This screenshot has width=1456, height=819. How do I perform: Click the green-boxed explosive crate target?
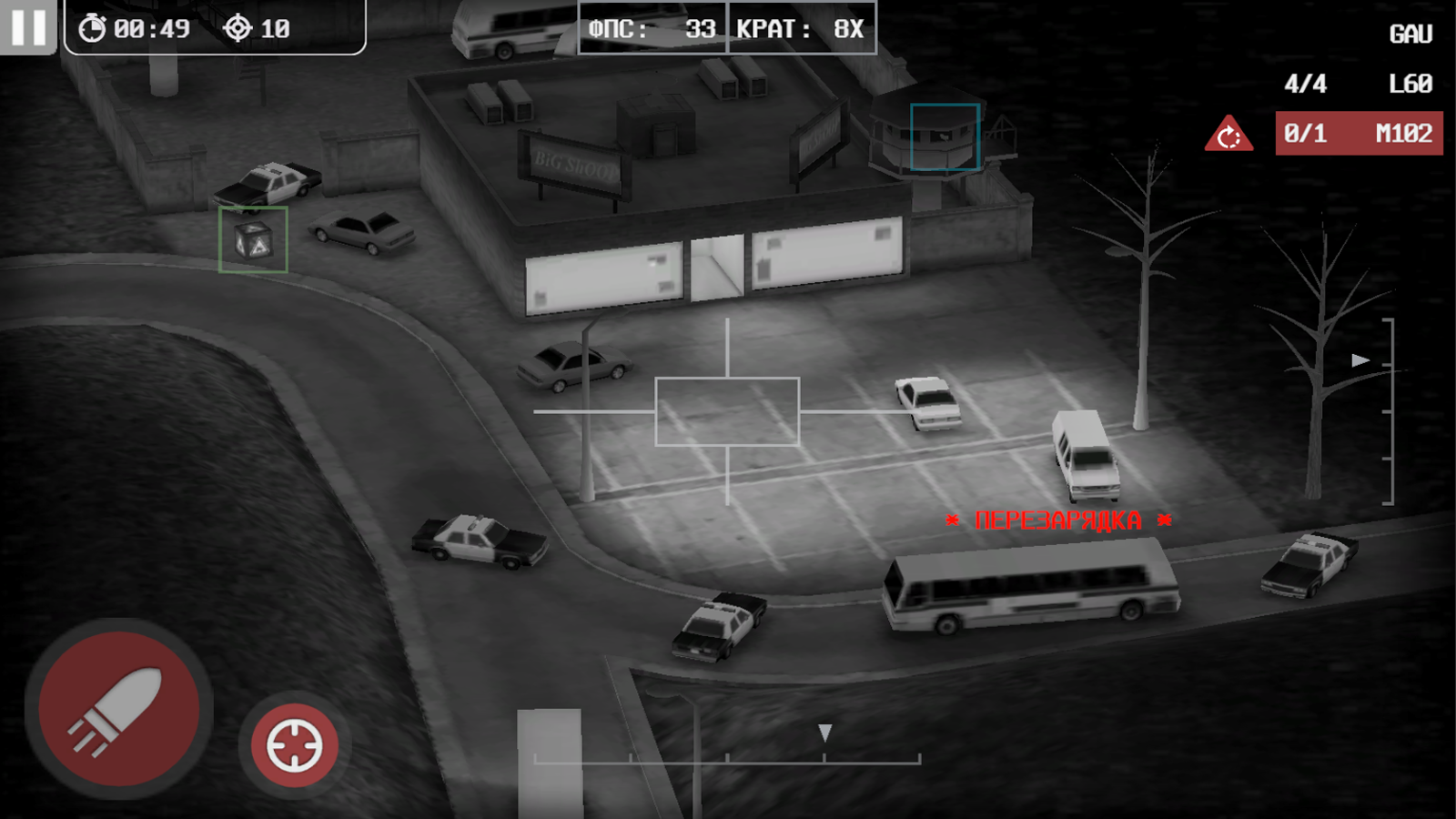(x=253, y=241)
